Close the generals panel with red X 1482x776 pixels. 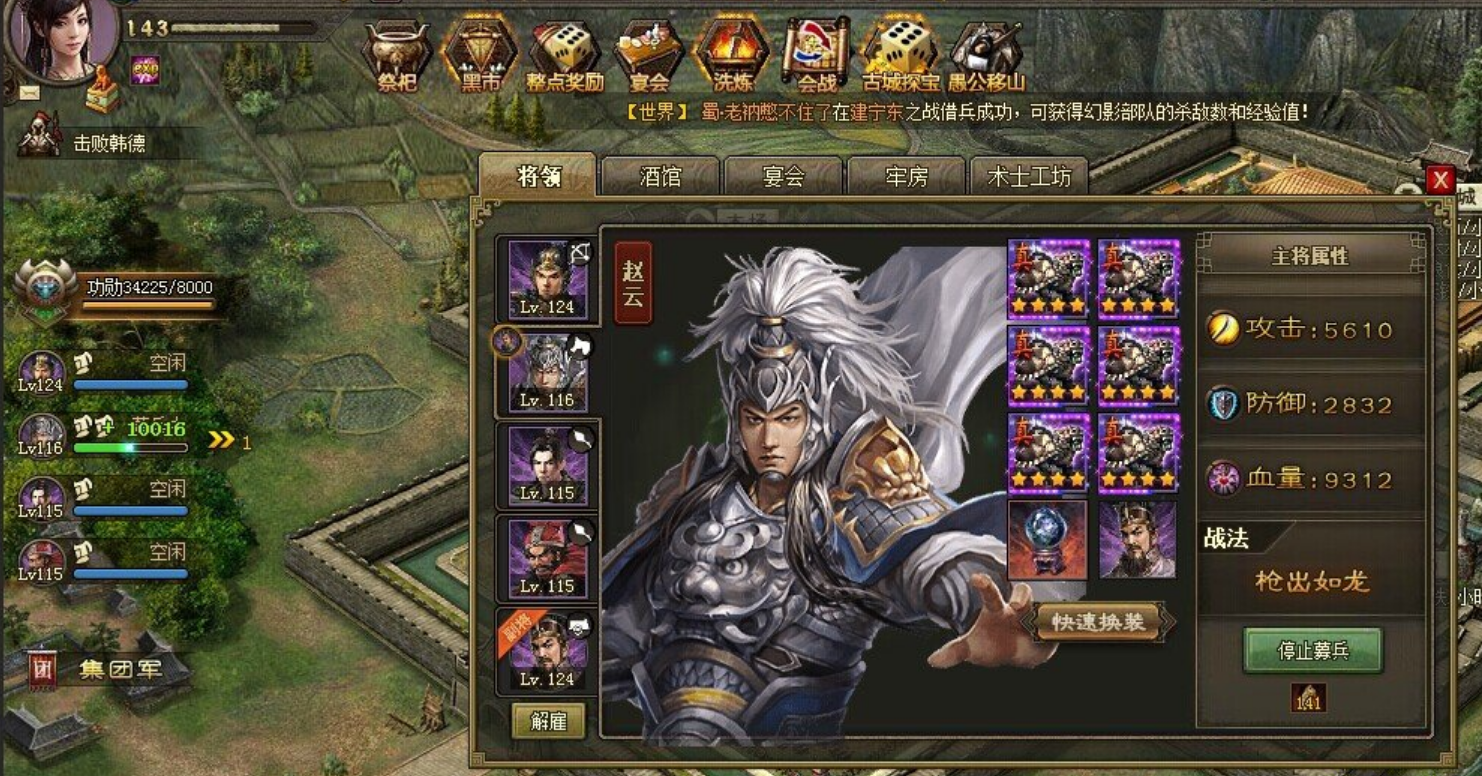coord(1439,180)
